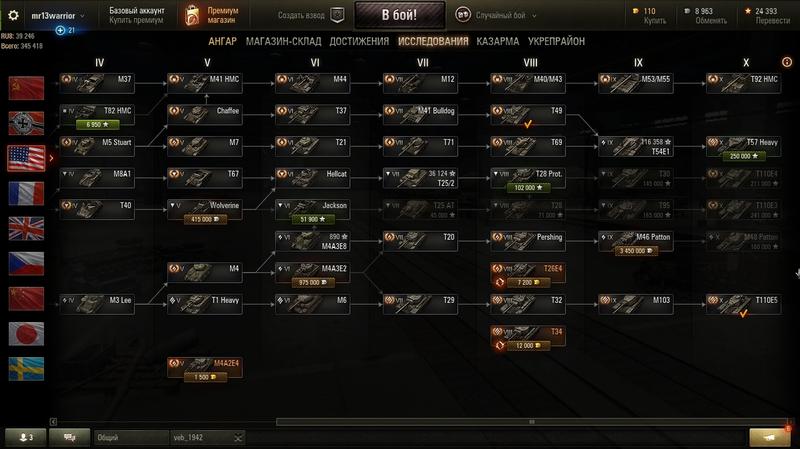Open settings with the gear icon
This screenshot has width=800, height=449.
(x=14, y=15)
